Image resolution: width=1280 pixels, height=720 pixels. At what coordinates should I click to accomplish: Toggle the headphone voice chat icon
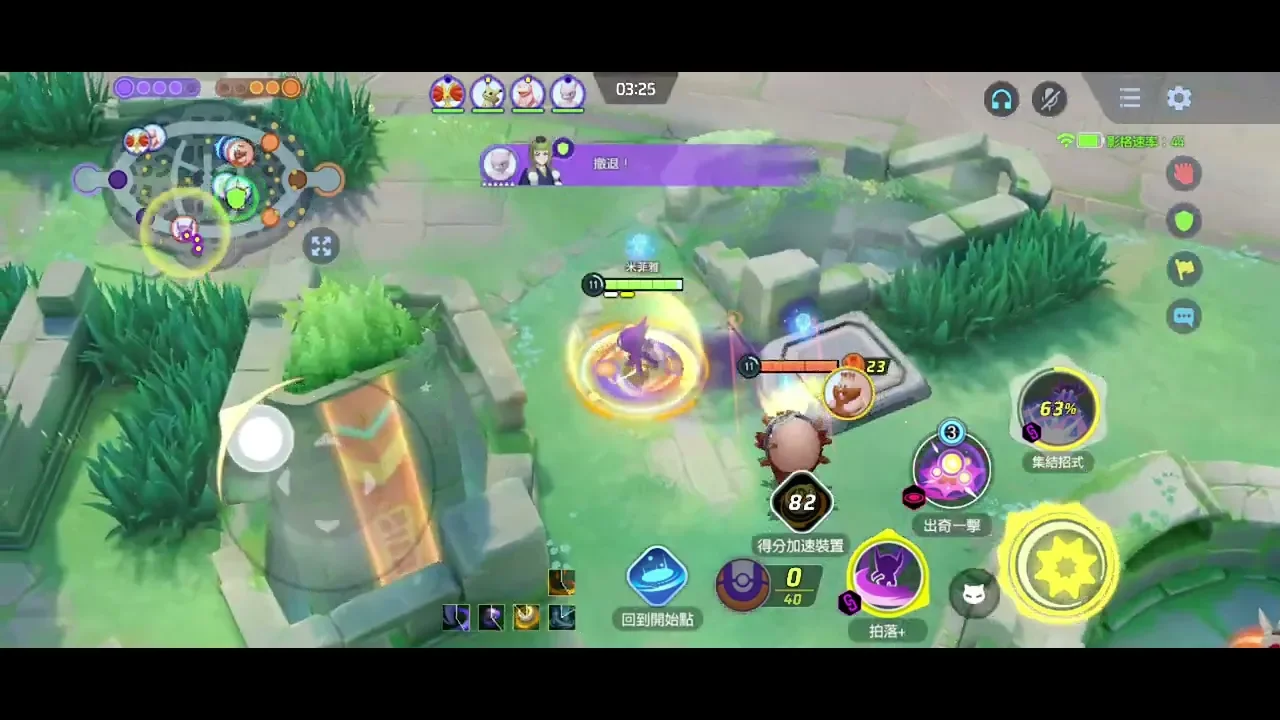click(1001, 98)
